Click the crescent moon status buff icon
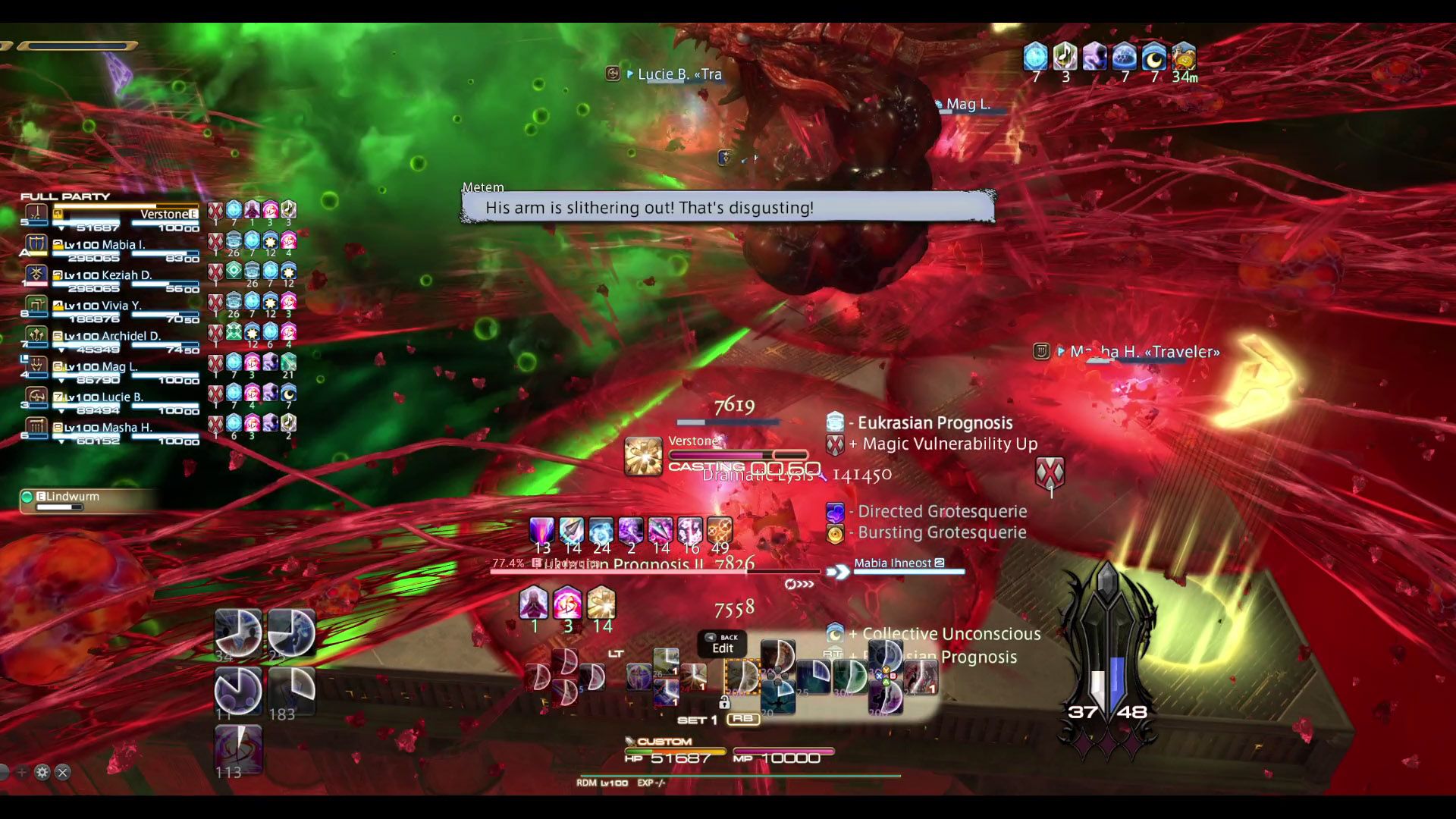1456x819 pixels. [1153, 57]
